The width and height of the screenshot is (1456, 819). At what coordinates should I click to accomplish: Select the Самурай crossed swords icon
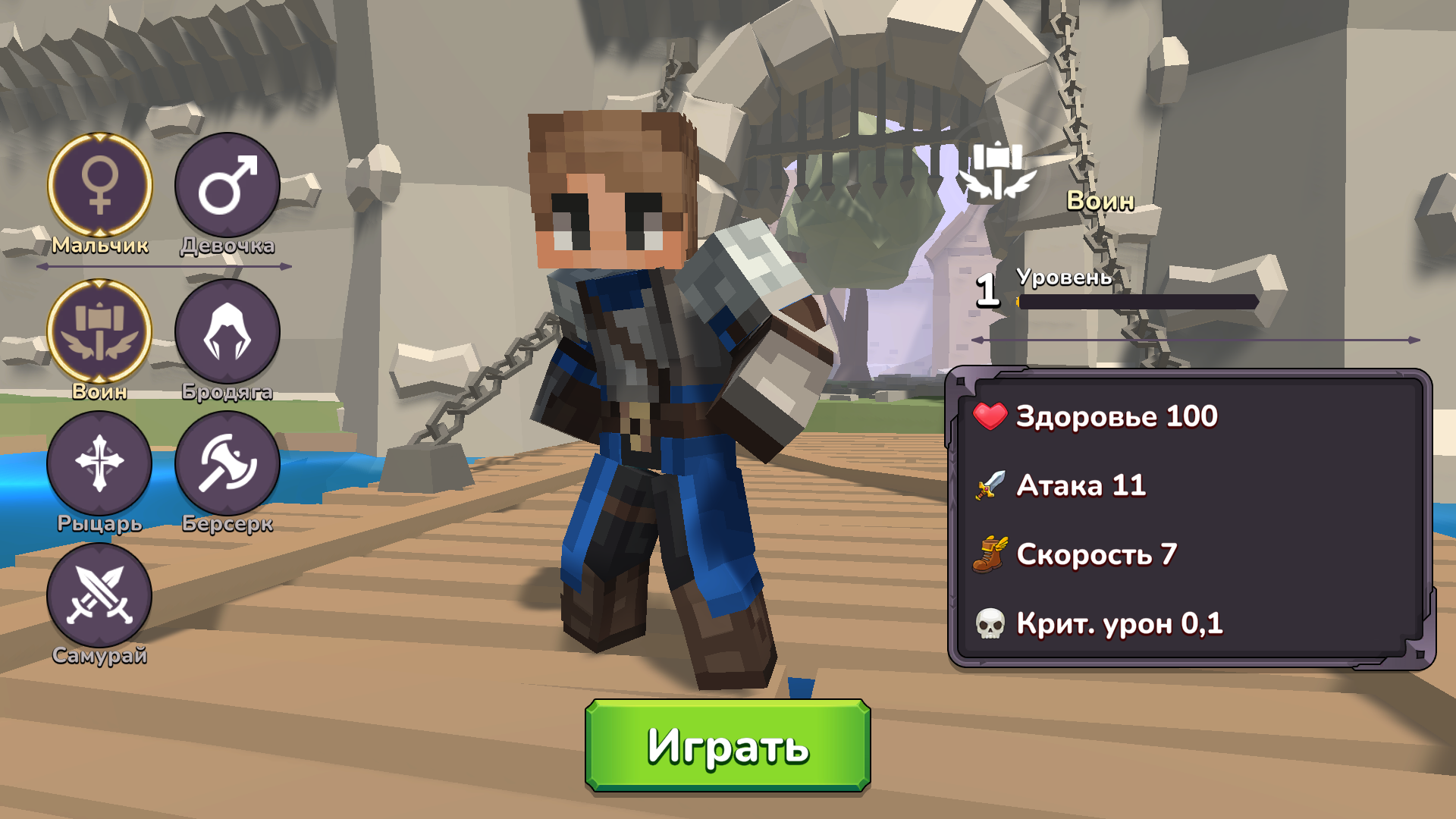coord(99,596)
